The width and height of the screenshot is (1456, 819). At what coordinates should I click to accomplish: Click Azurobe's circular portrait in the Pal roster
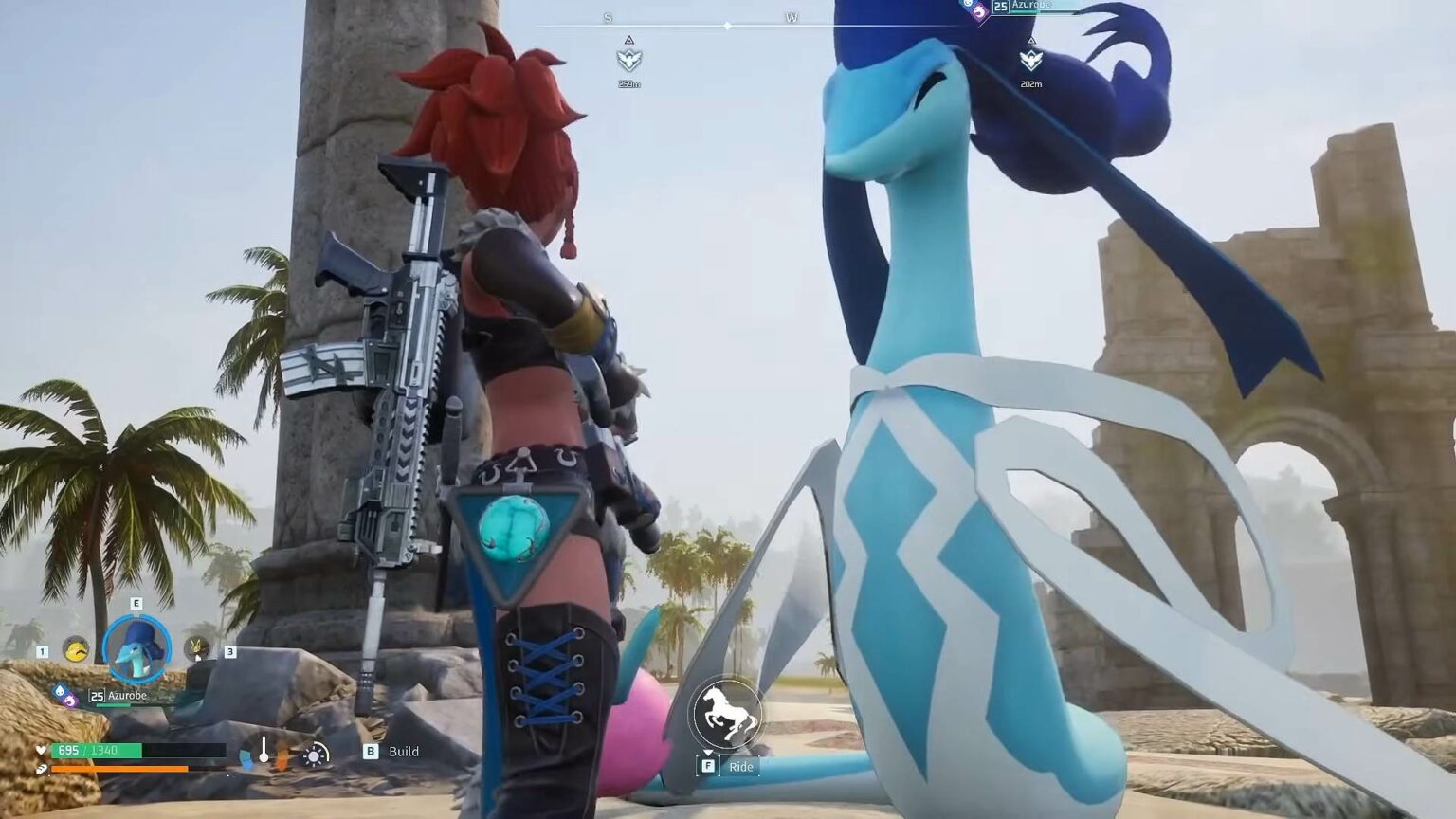point(137,648)
